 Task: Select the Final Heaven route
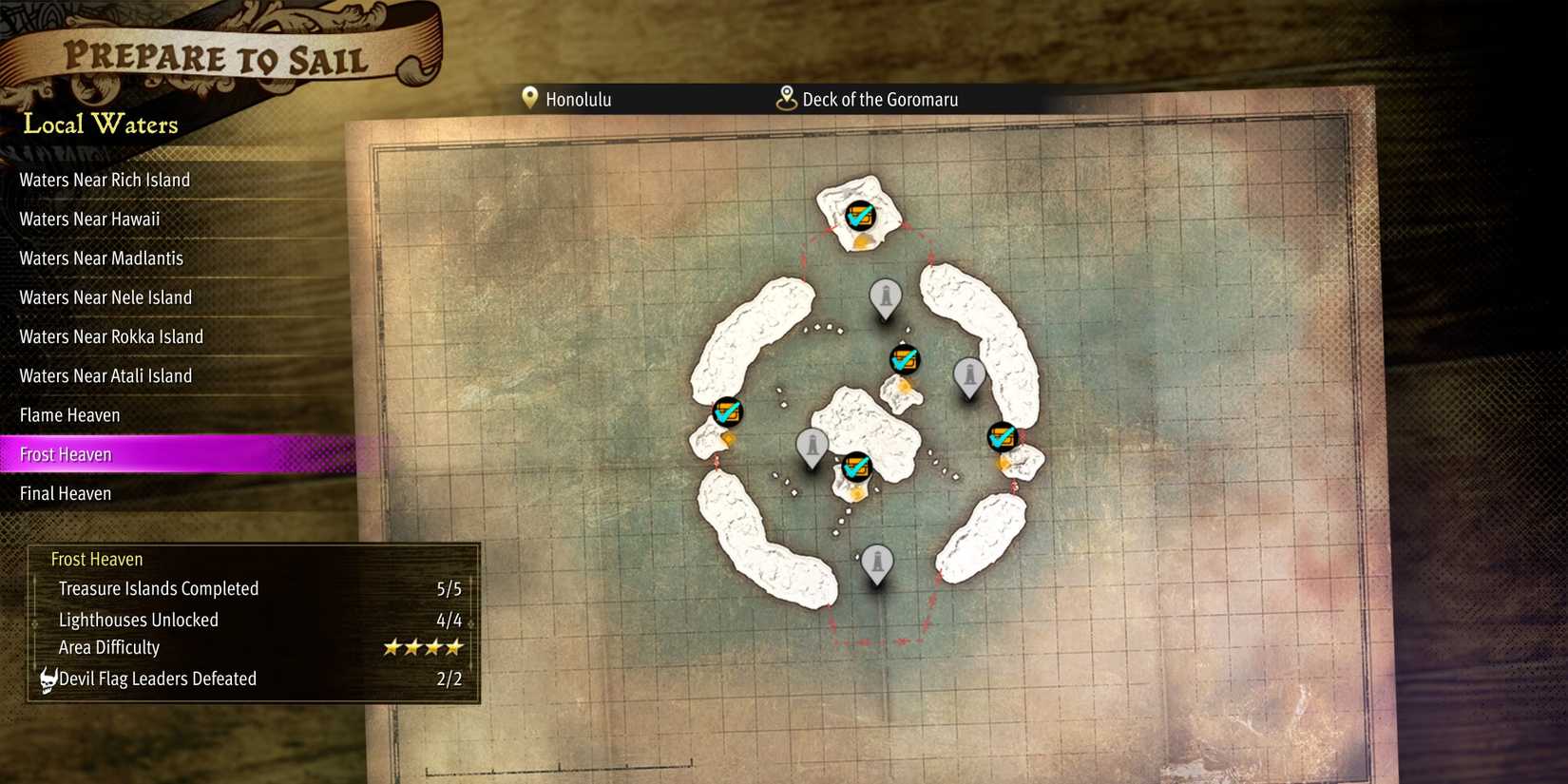click(x=64, y=493)
